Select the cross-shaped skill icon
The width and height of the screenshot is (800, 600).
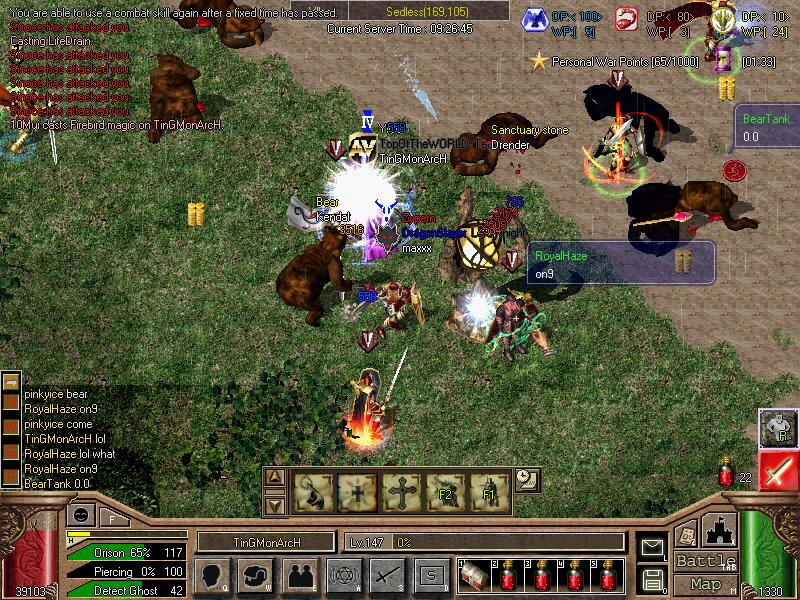click(400, 492)
